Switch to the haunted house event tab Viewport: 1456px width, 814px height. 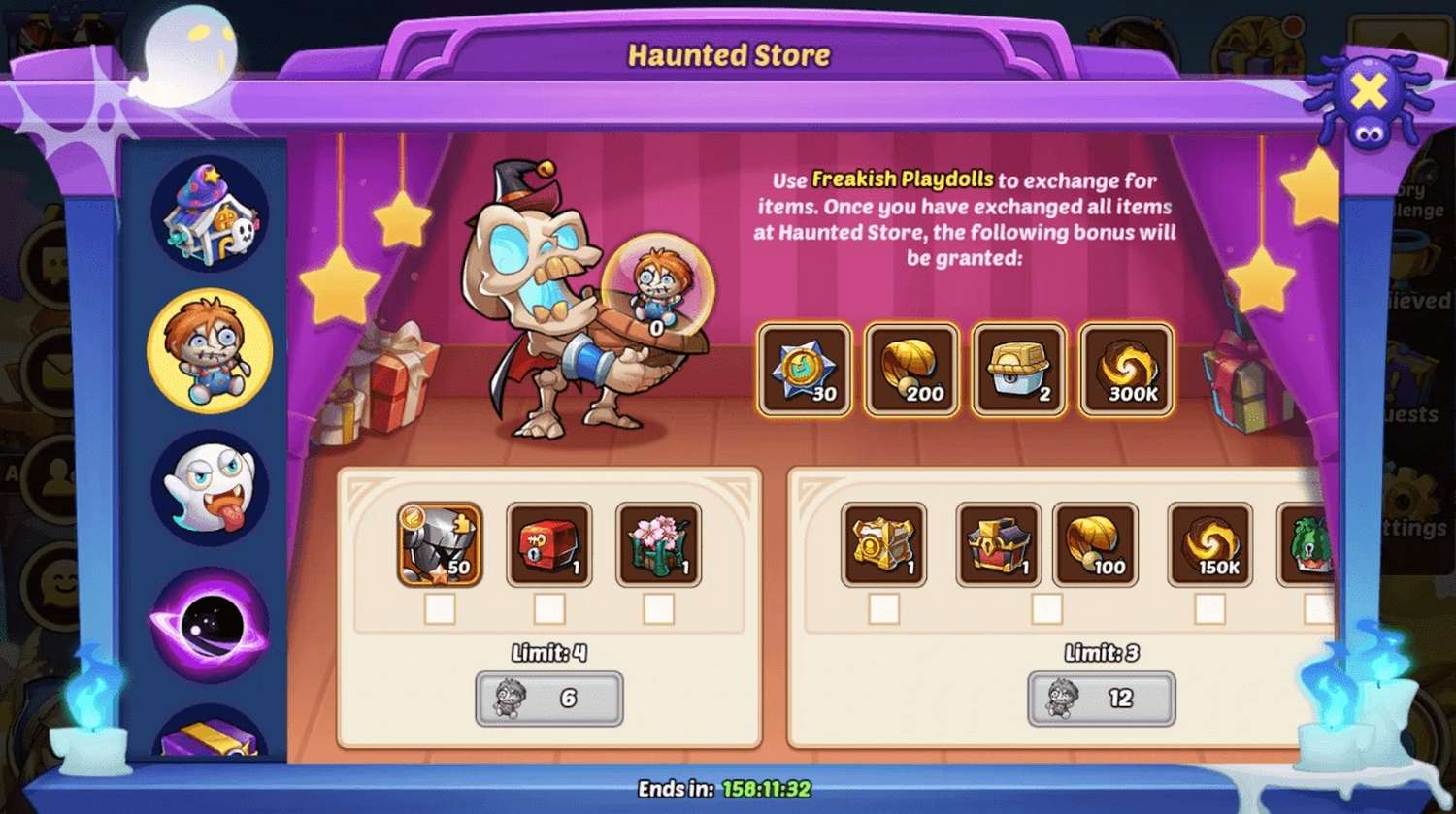(210, 214)
